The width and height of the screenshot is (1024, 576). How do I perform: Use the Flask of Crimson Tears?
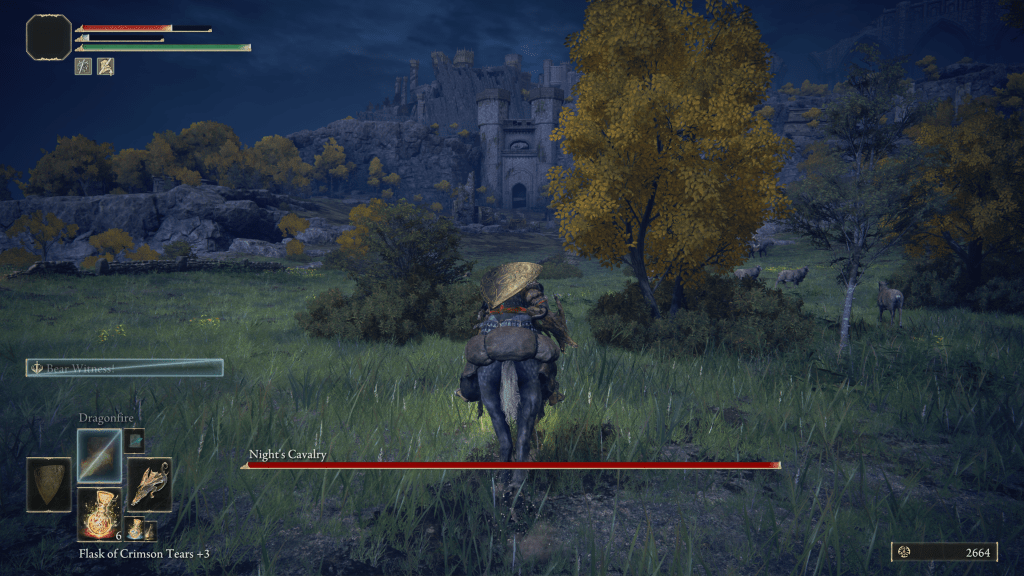click(99, 514)
